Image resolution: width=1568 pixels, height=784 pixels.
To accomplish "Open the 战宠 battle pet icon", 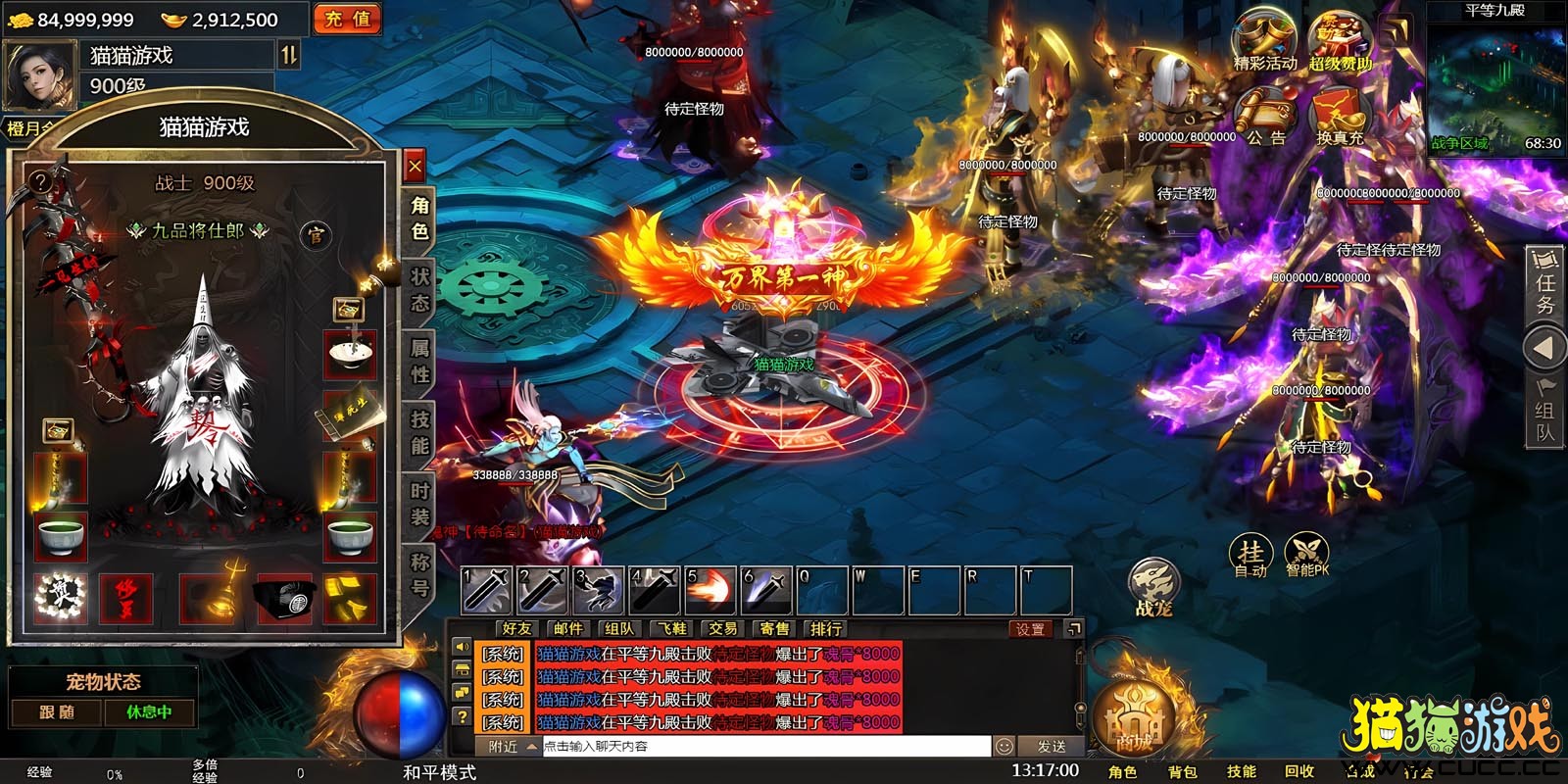I will [x=1153, y=587].
